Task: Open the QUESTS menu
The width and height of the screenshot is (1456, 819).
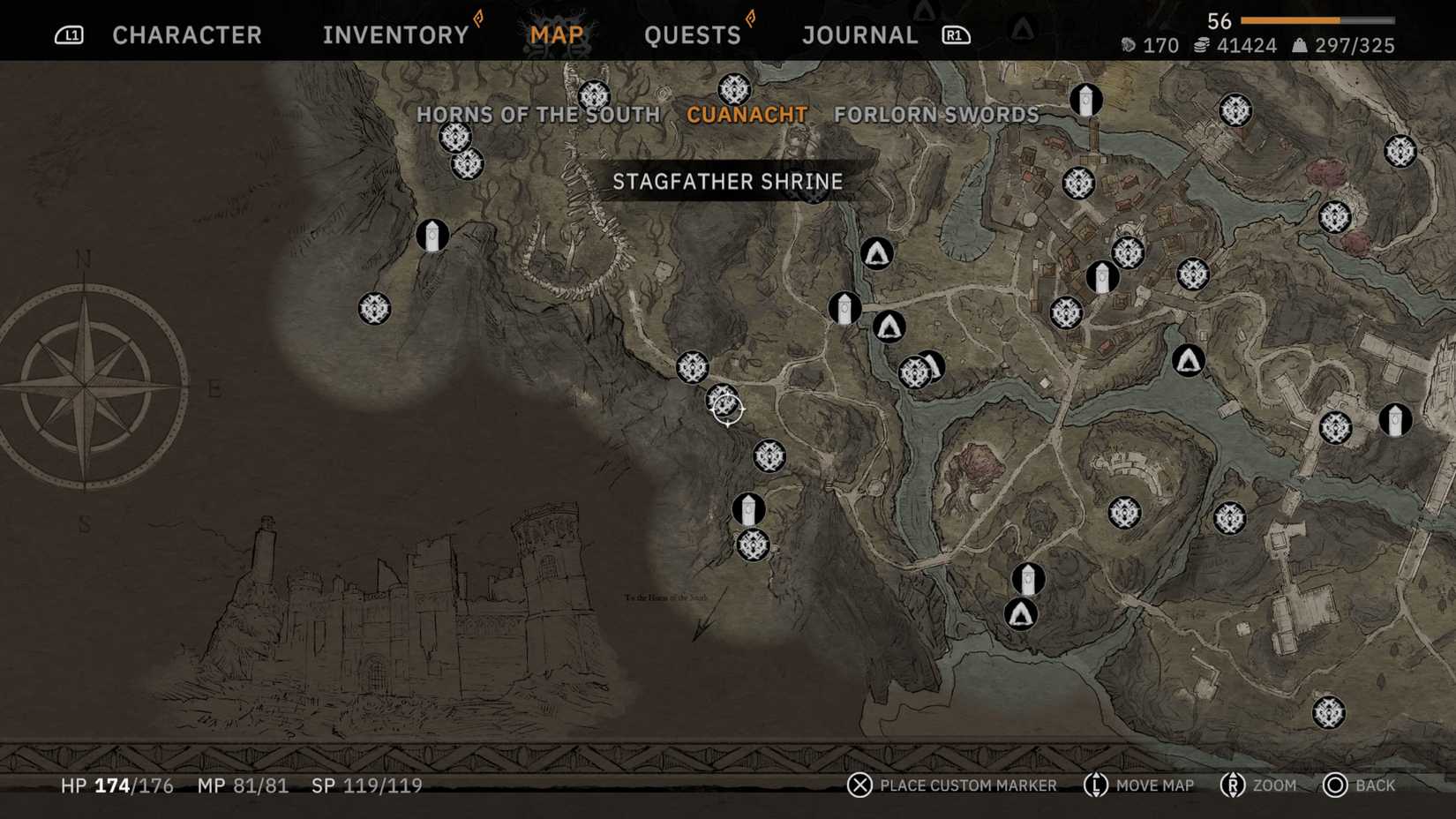Action: click(694, 35)
